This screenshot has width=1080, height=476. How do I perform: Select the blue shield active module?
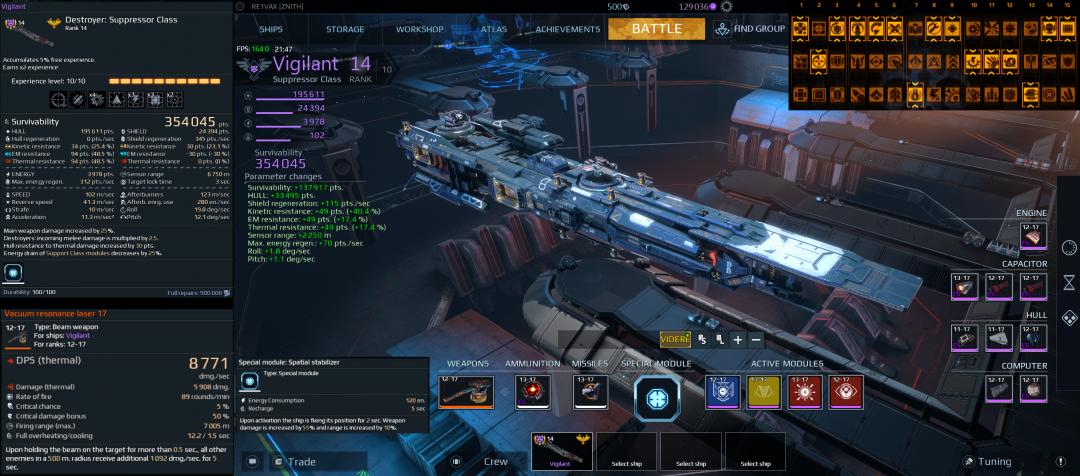coord(721,392)
